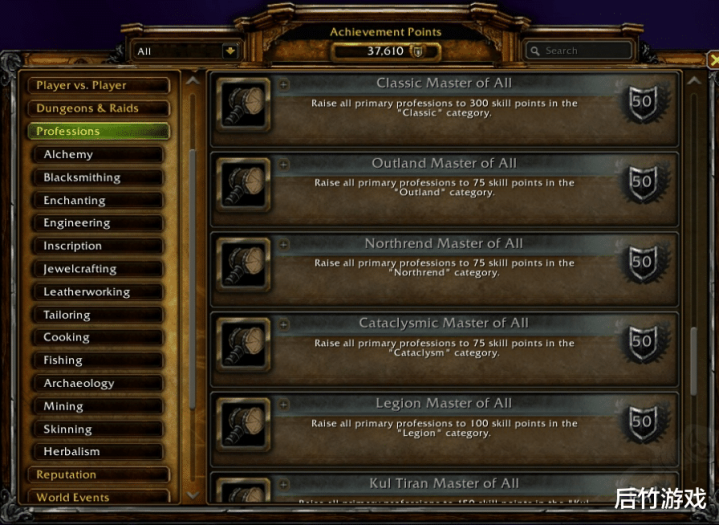Select the Fishing subcategory
This screenshot has height=525, width=719.
pos(100,360)
